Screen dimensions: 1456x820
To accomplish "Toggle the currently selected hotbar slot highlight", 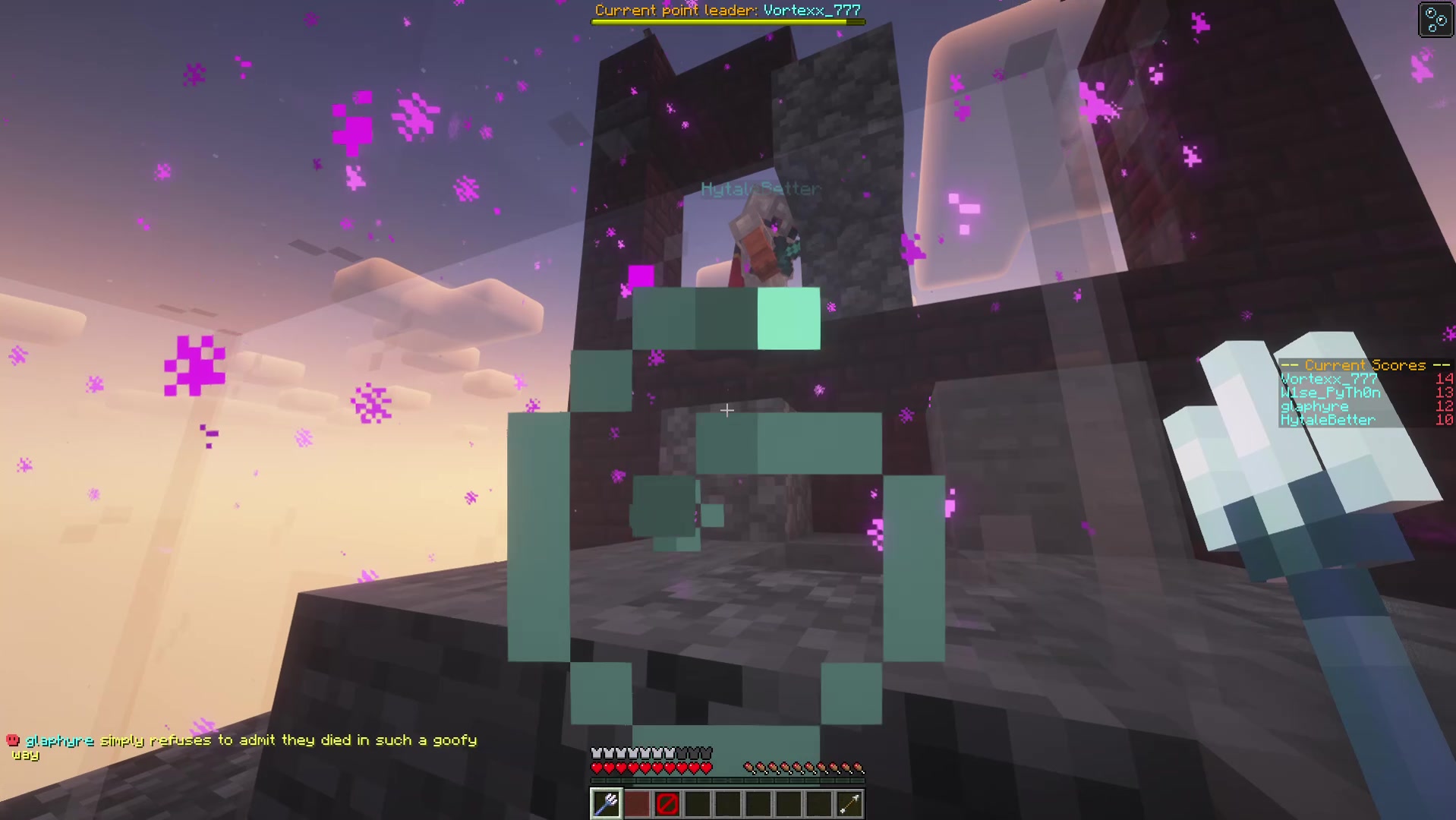I will coord(604,804).
